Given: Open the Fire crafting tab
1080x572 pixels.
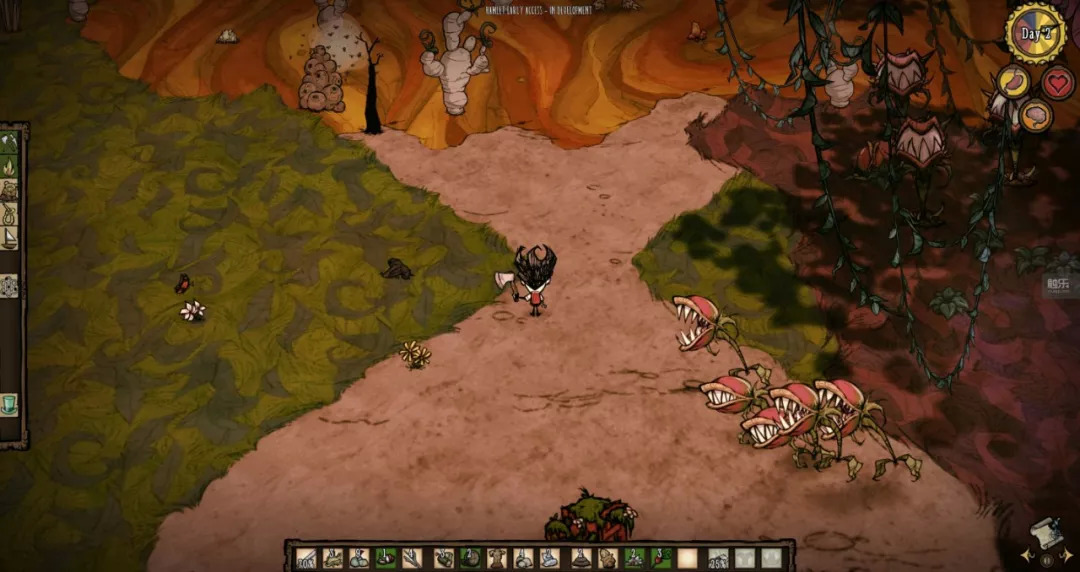Looking at the screenshot, I should pyautogui.click(x=10, y=166).
